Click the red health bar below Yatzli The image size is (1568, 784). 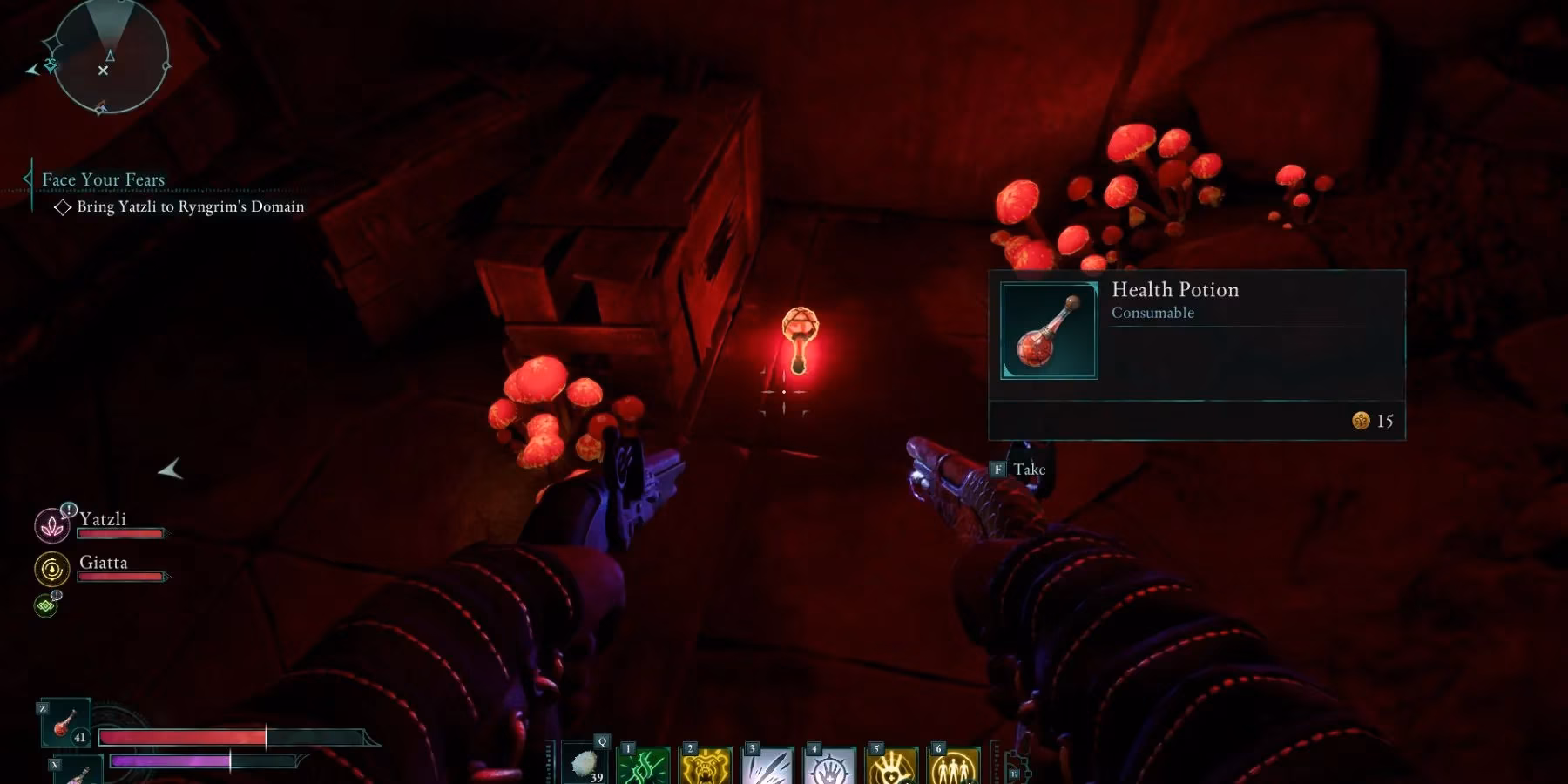point(120,532)
